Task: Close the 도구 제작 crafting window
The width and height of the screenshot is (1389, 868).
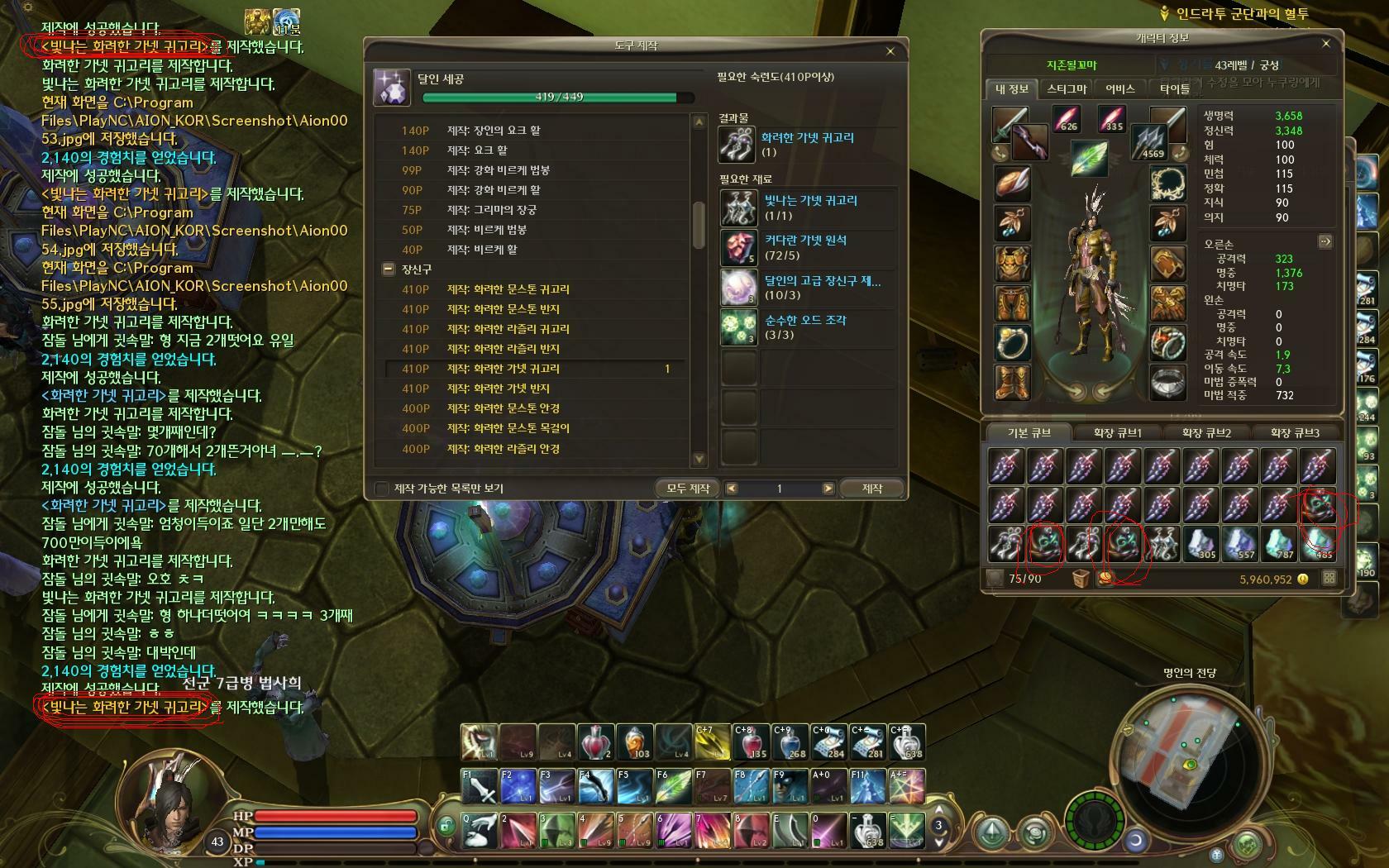Action: (890, 51)
